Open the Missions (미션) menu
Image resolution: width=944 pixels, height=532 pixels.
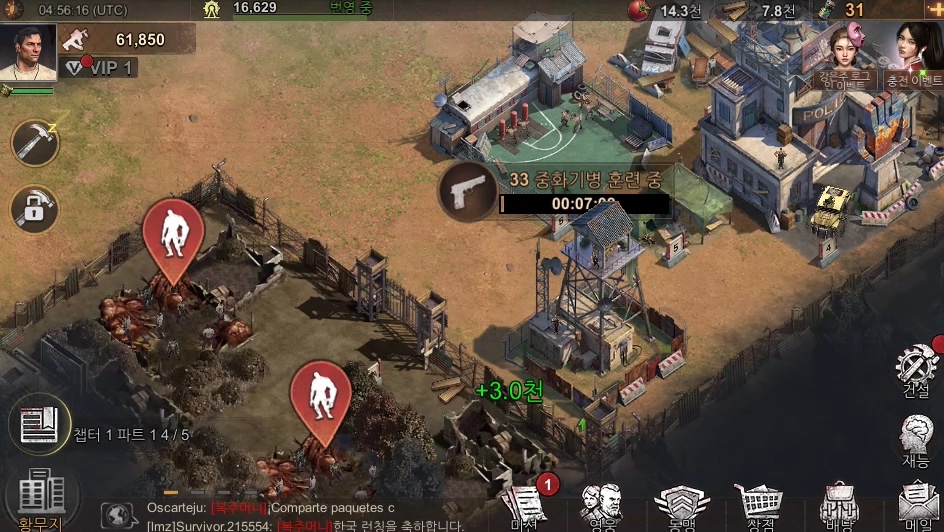pyautogui.click(x=526, y=506)
